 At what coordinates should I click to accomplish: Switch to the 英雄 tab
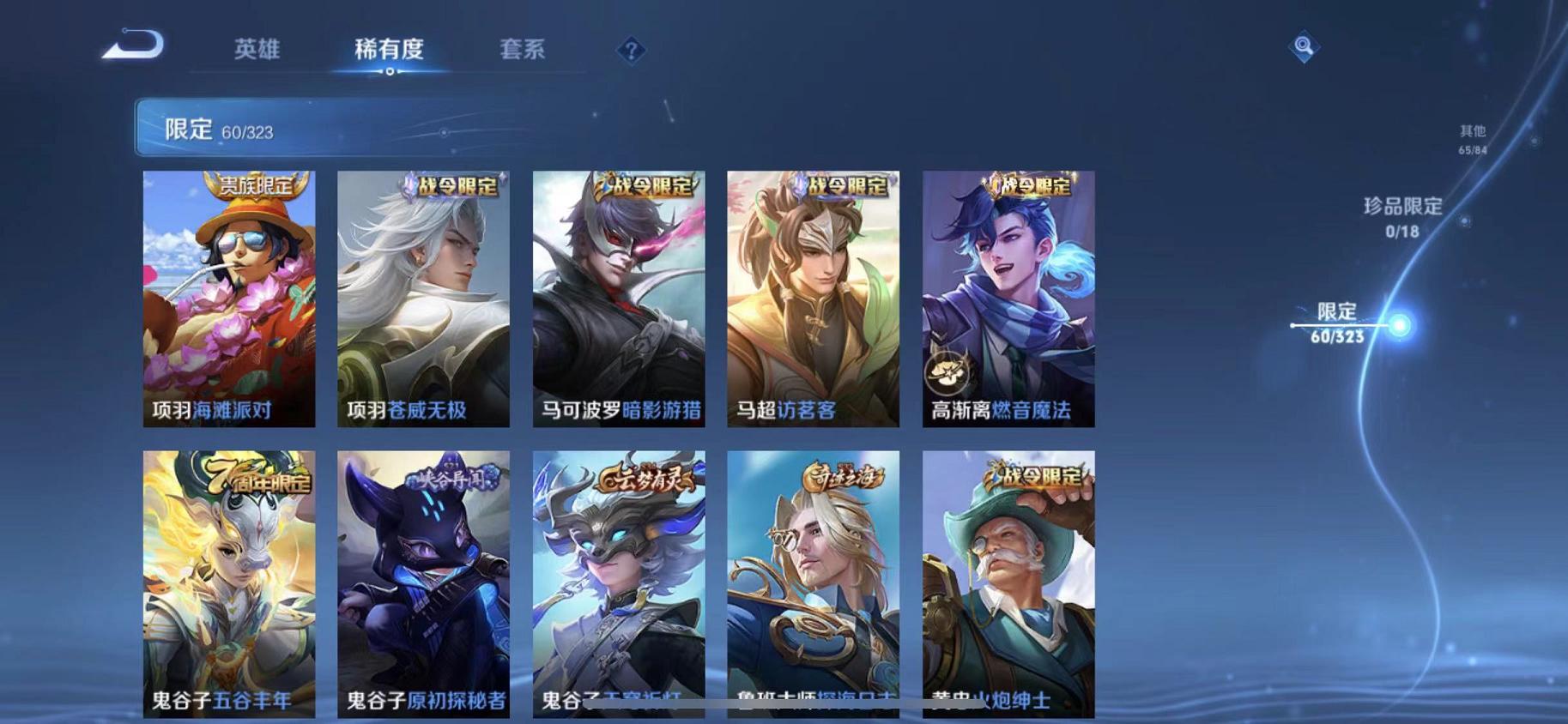(257, 50)
